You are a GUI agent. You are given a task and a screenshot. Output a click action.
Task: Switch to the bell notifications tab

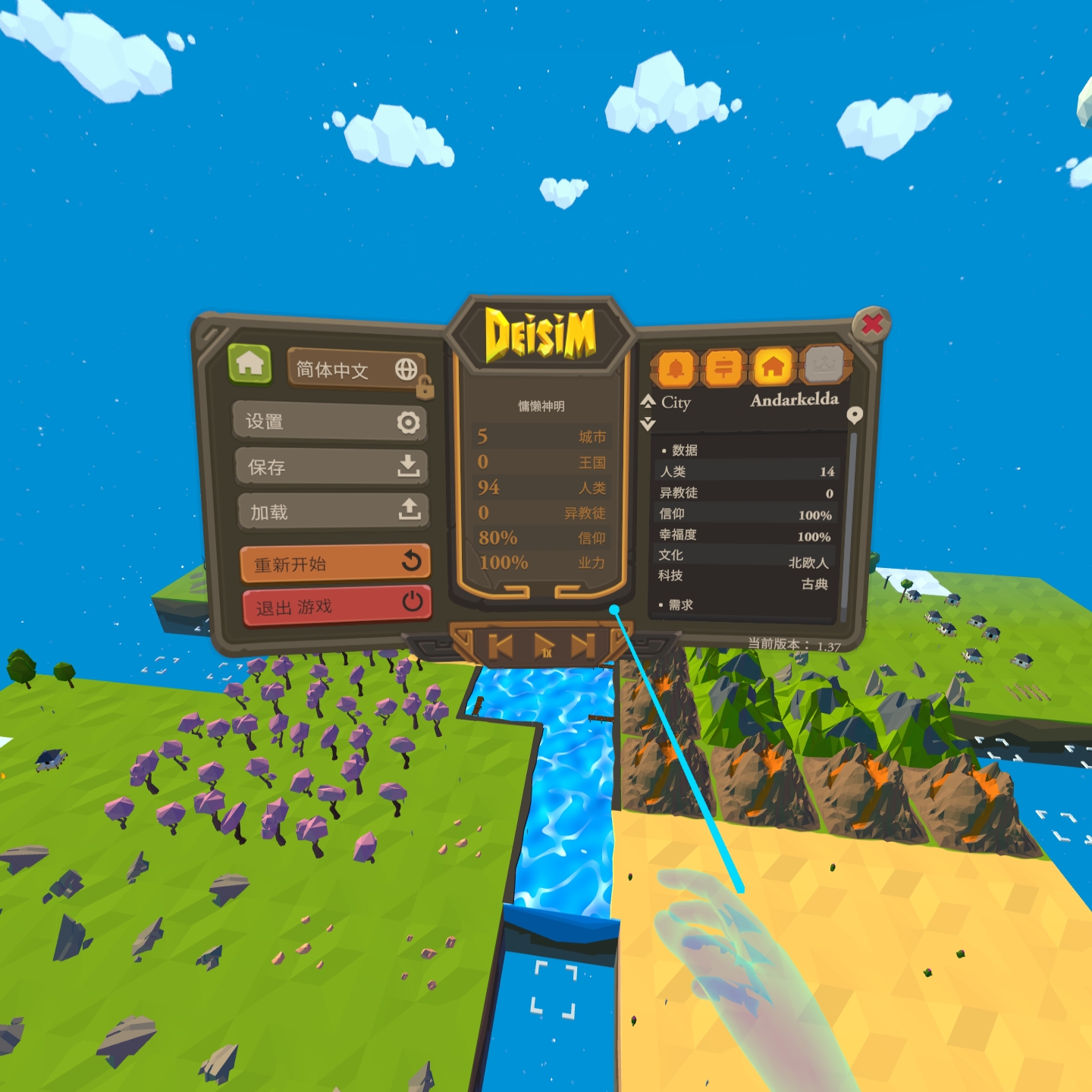coord(675,369)
